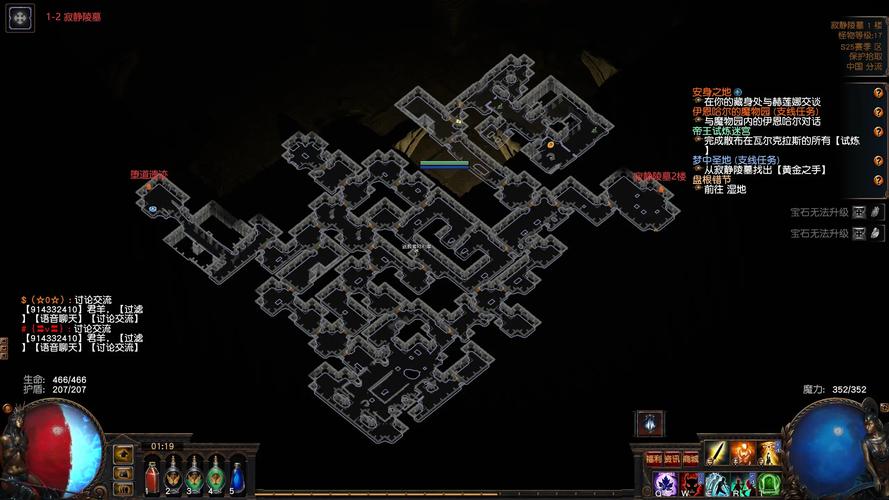Activate the purple leaf skill

666,484
